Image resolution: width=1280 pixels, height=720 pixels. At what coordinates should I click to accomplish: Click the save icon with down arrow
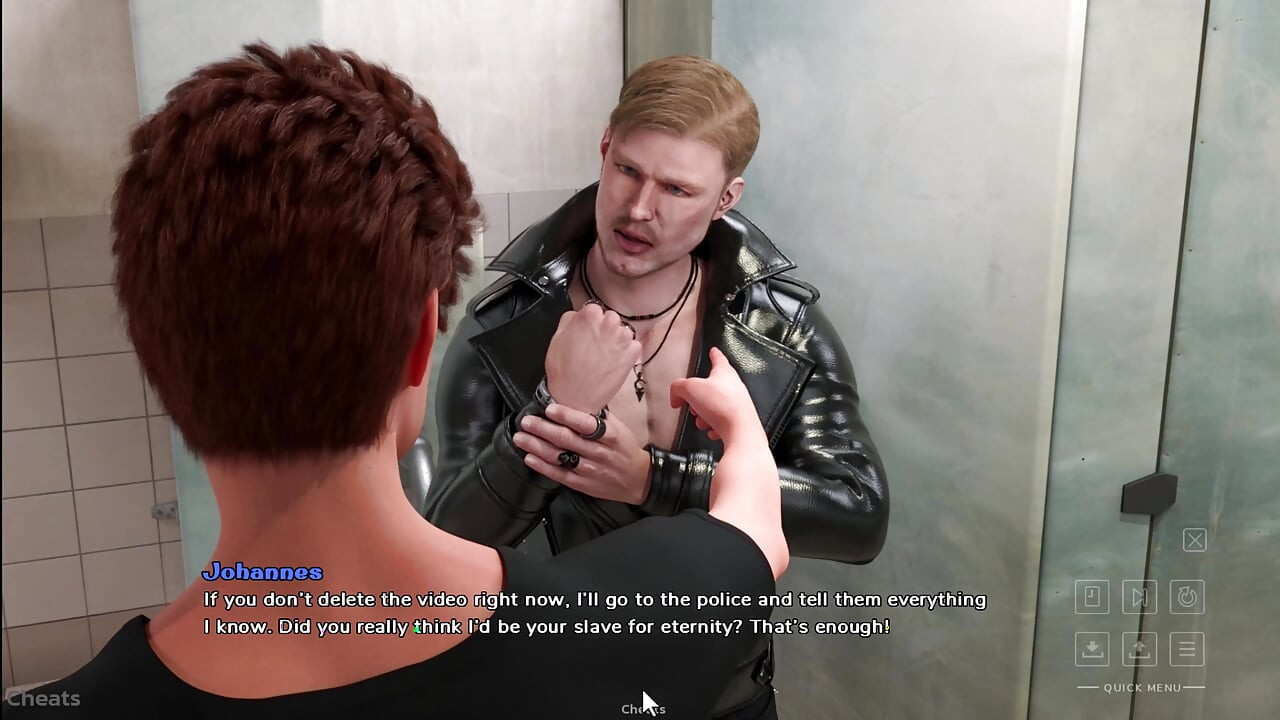click(x=1092, y=649)
